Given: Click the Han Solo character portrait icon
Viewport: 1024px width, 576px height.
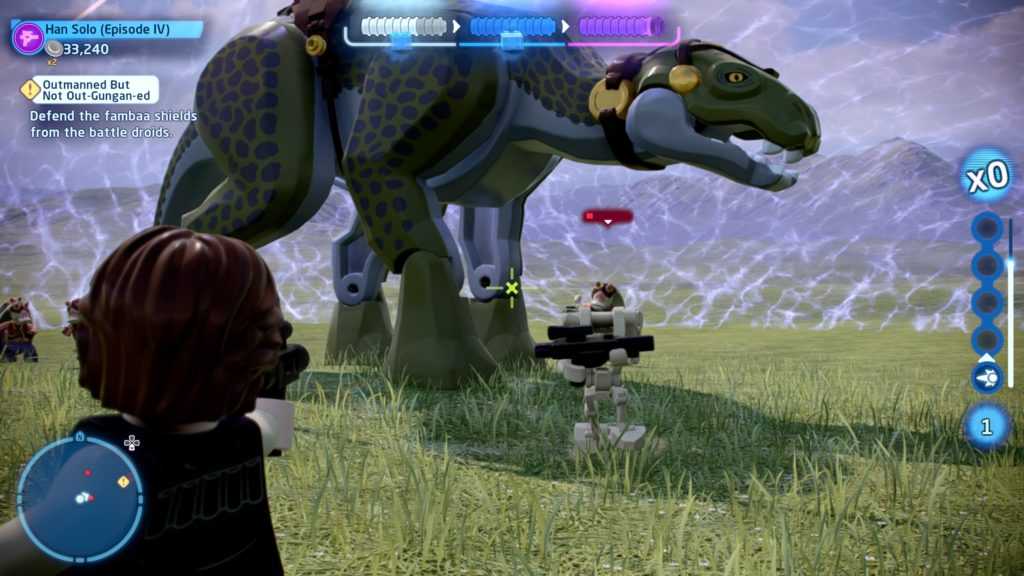Looking at the screenshot, I should tap(27, 37).
